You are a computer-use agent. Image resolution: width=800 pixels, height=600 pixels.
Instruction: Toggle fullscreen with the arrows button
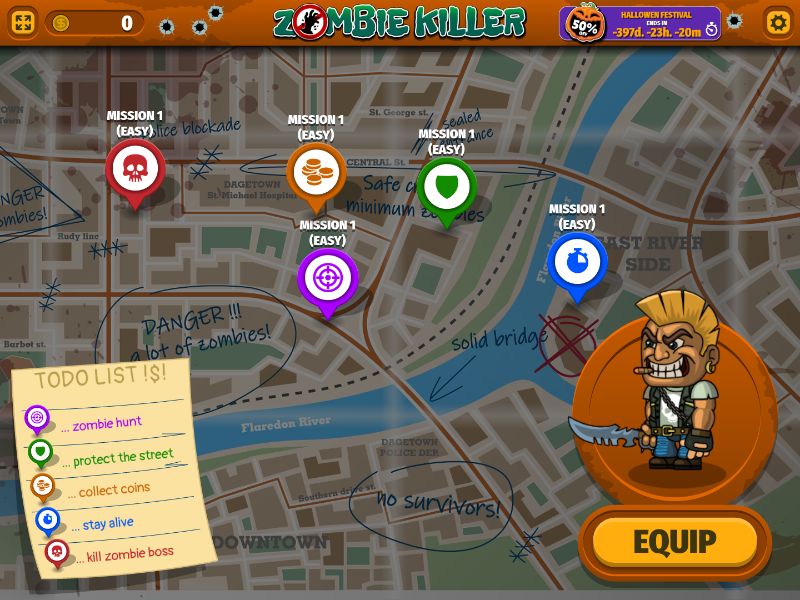tap(22, 22)
